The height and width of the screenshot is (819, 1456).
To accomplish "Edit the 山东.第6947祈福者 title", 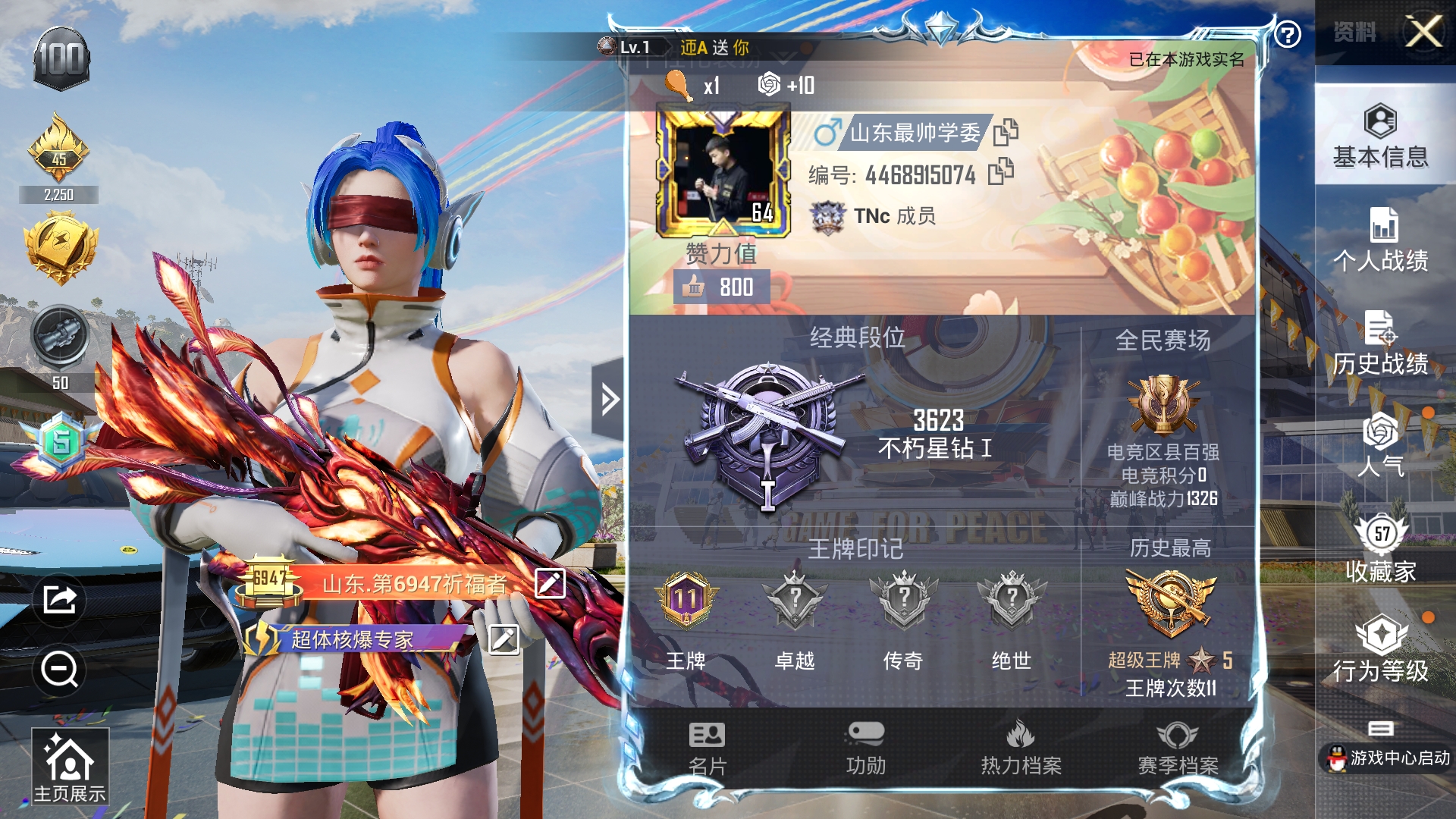I will 550,583.
